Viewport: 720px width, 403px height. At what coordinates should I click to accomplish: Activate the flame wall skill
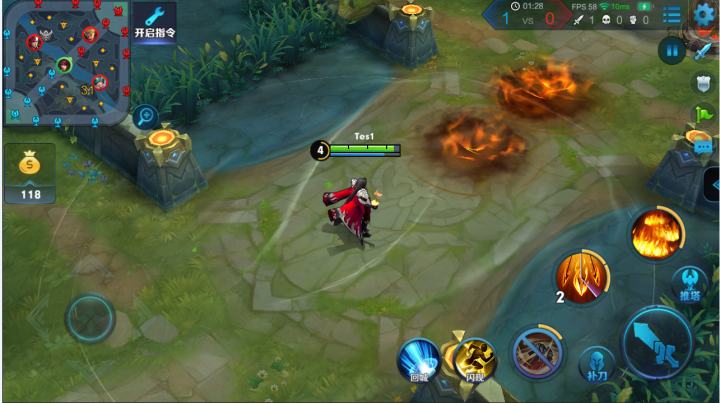tap(656, 234)
